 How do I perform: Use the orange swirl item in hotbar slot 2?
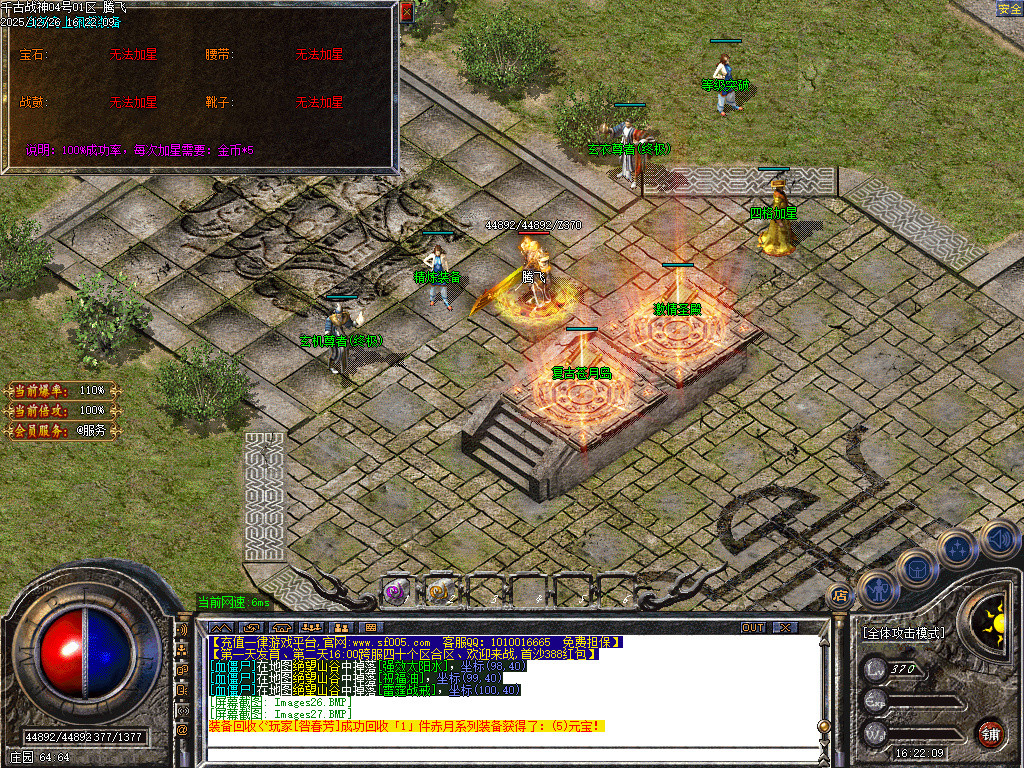438,592
